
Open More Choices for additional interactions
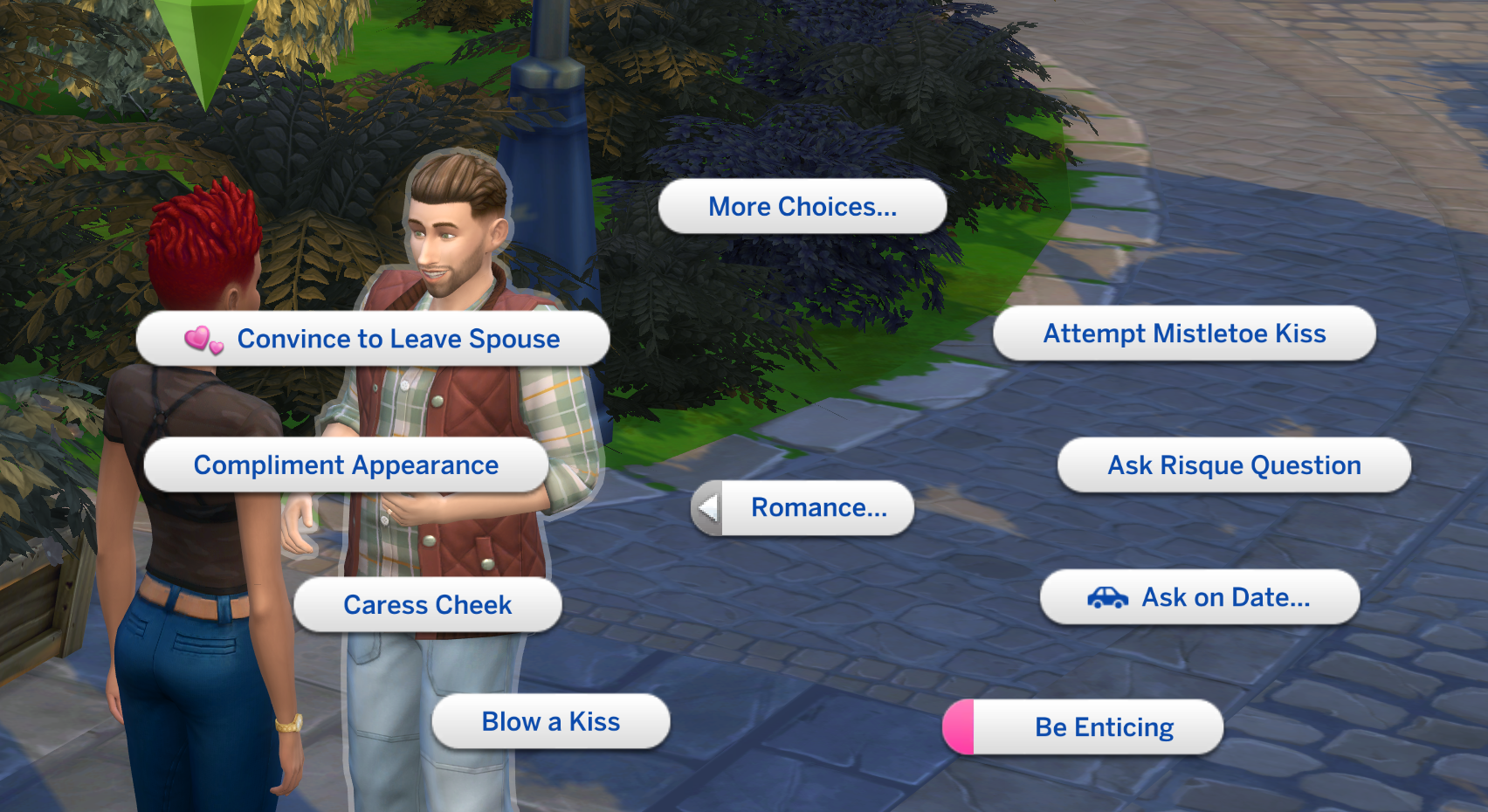click(x=803, y=206)
